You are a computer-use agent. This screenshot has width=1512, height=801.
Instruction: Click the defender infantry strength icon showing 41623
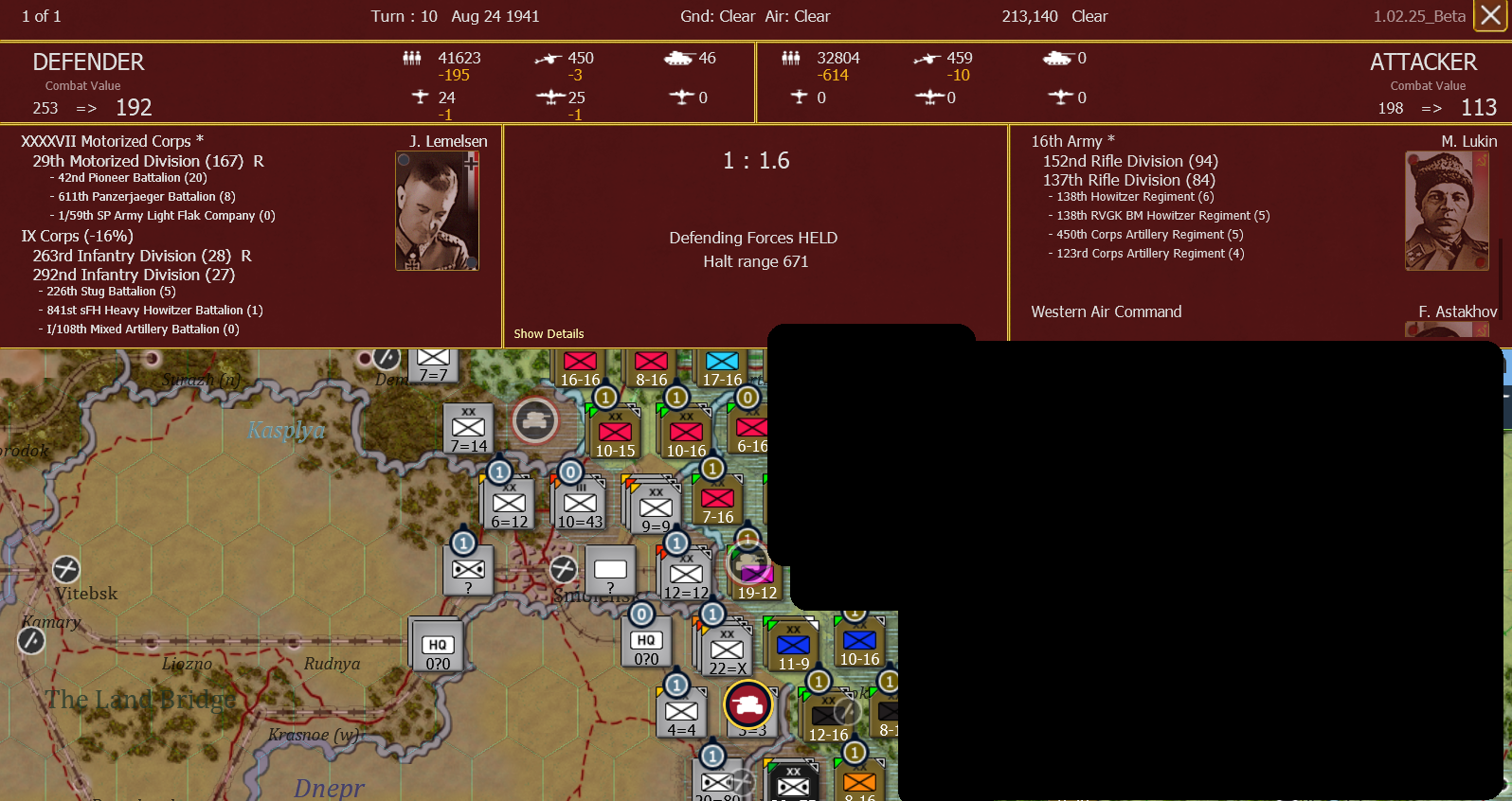click(x=412, y=58)
